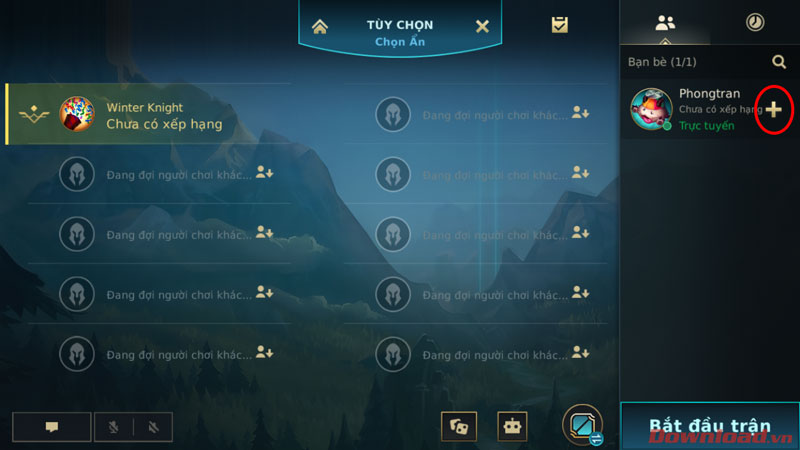Screen dimensions: 800x450
Task: Add a bot with the robot icon
Action: pyautogui.click(x=513, y=426)
